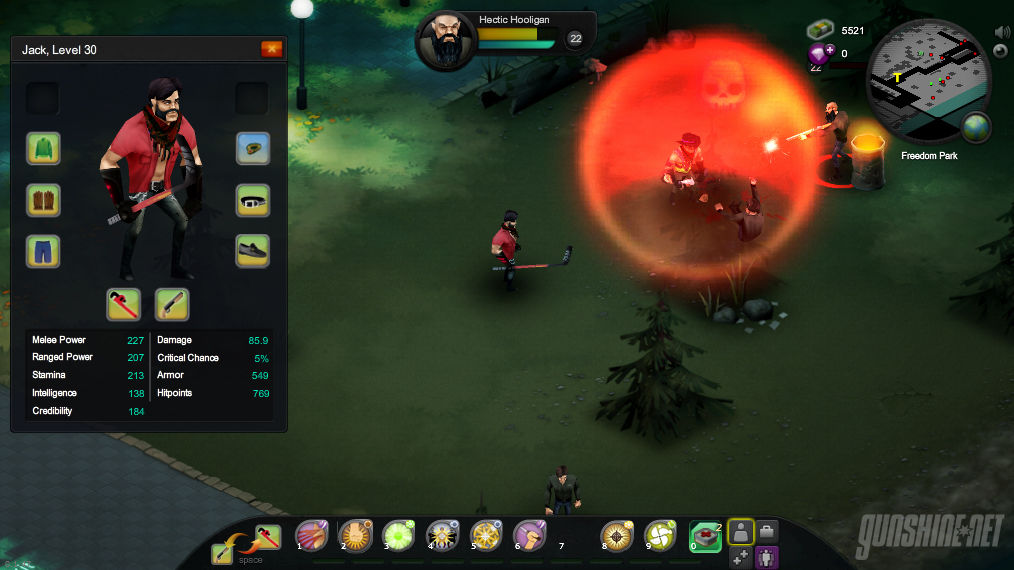Close the Jack, Level 30 character panel
The width and height of the screenshot is (1014, 570).
coord(271,49)
